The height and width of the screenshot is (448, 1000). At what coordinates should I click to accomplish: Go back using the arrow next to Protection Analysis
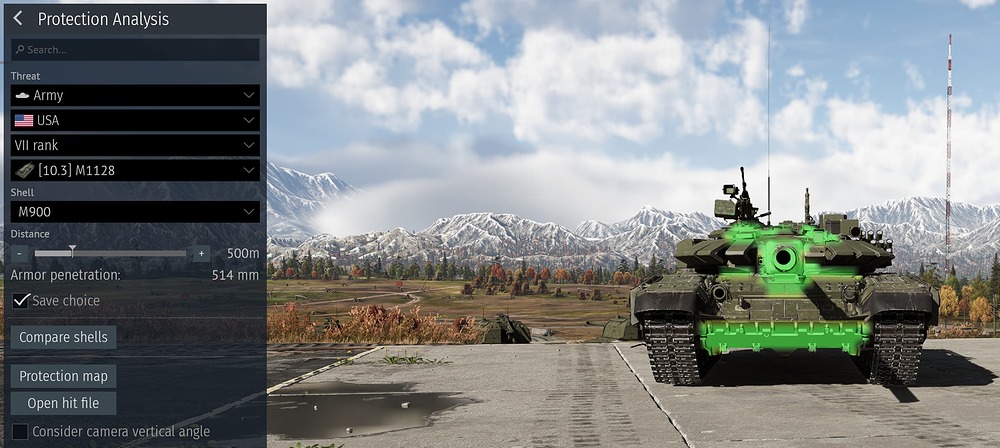(18, 19)
